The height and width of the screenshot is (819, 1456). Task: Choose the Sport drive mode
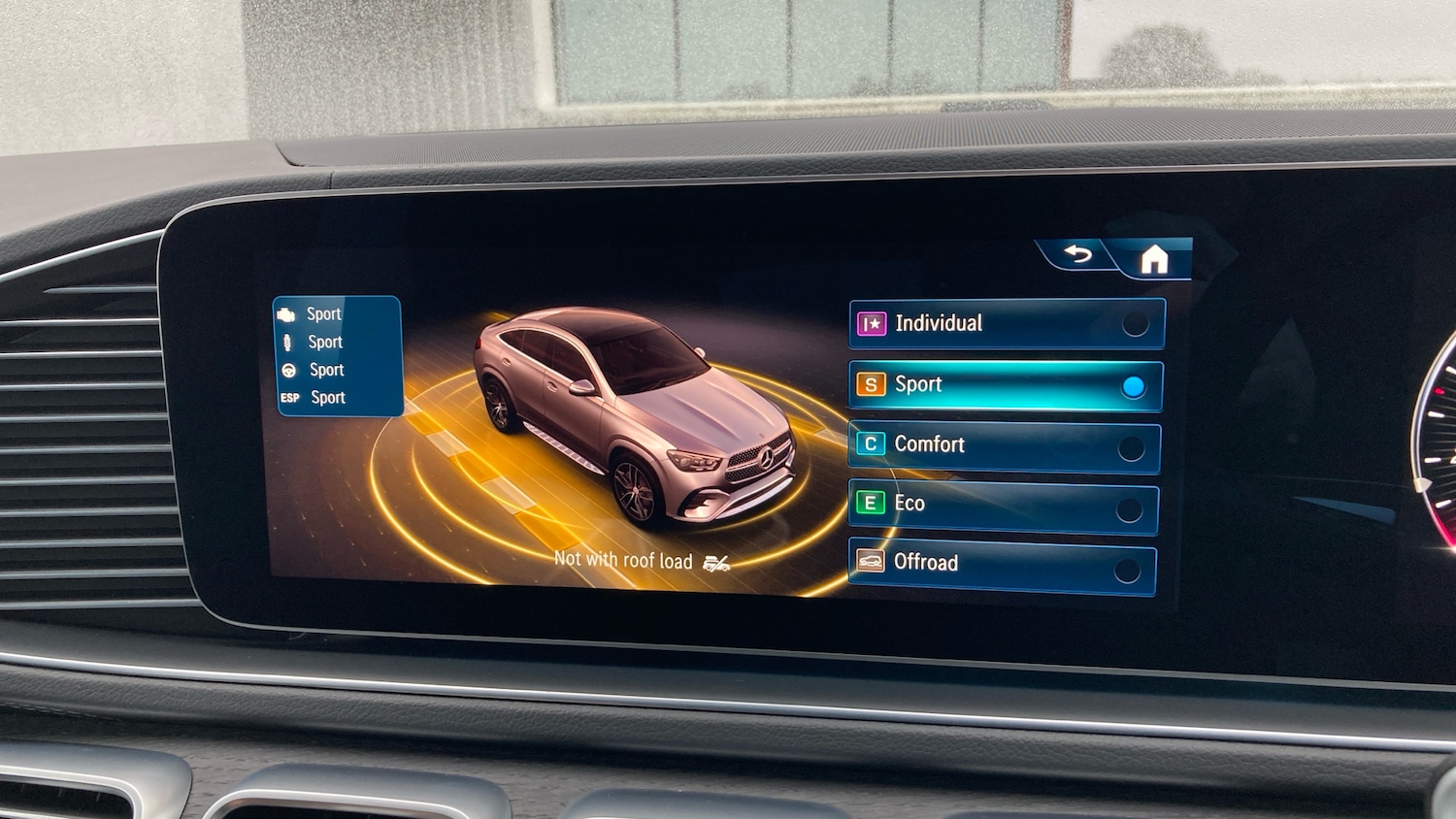pos(1006,385)
